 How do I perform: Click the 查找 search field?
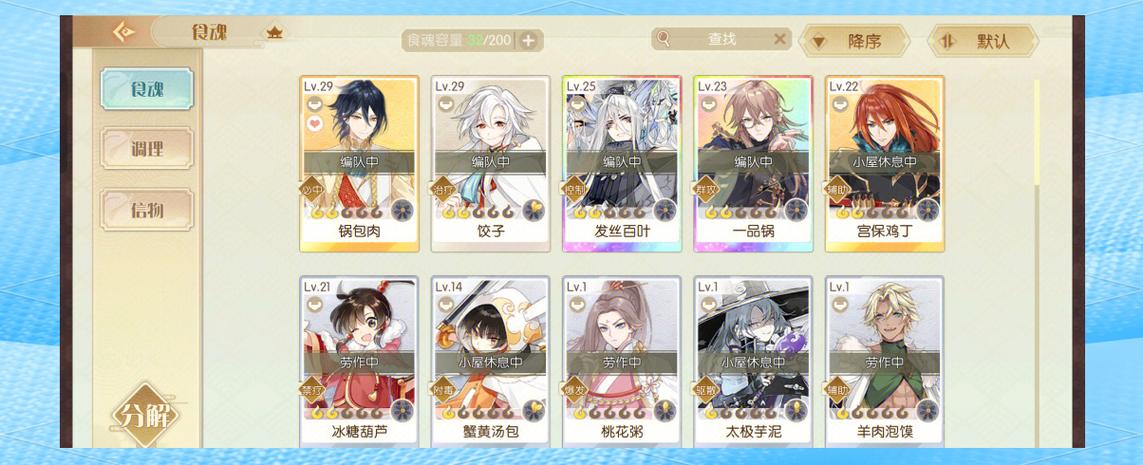tap(720, 39)
